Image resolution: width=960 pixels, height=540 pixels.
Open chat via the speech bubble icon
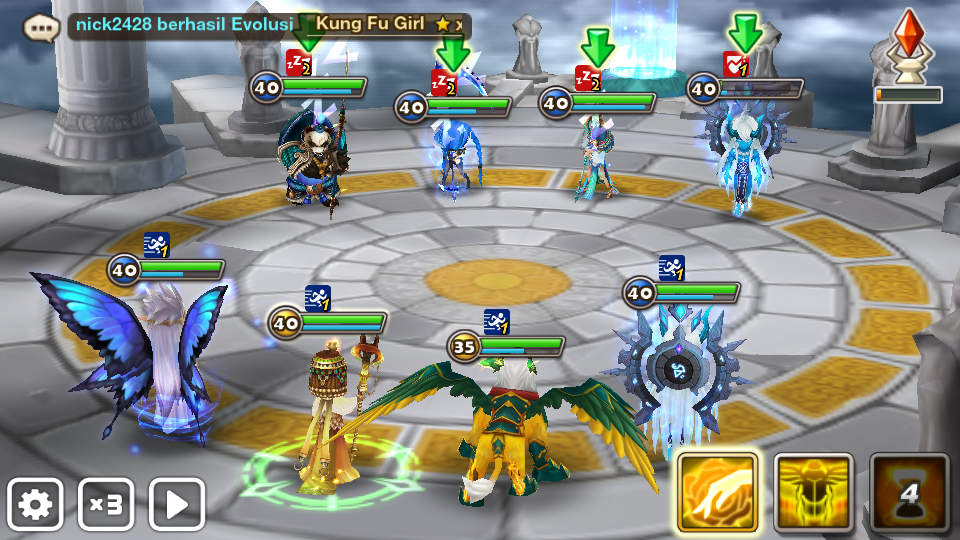tap(39, 25)
